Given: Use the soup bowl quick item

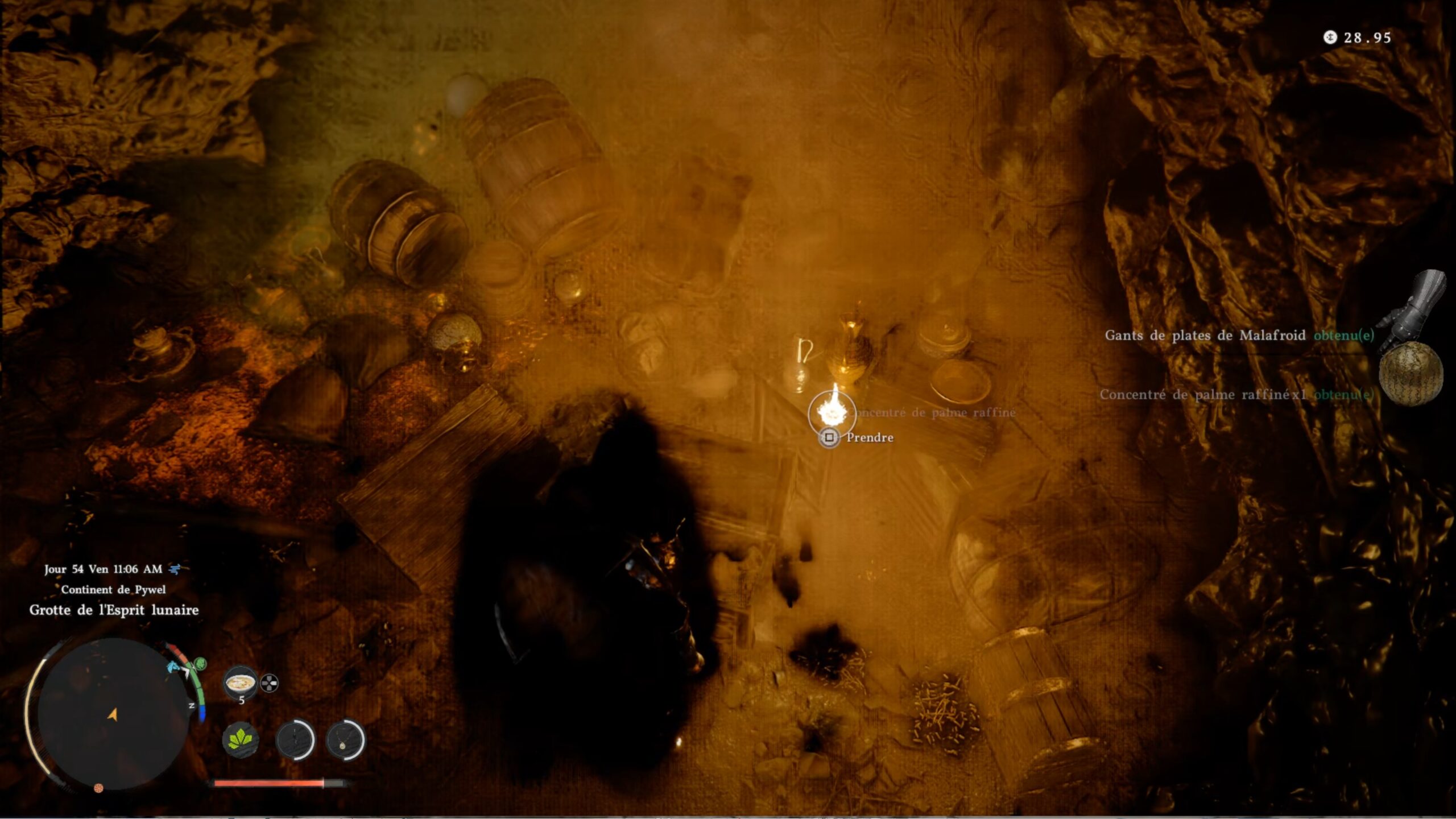Looking at the screenshot, I should (x=241, y=682).
